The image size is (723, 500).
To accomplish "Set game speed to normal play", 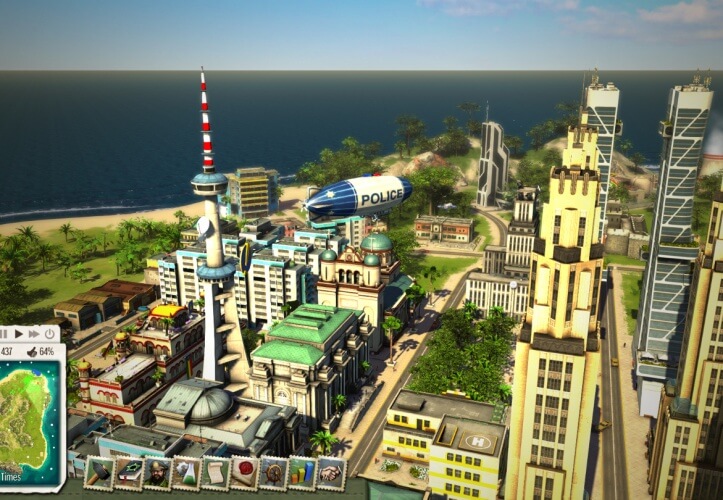I will pyautogui.click(x=17, y=333).
